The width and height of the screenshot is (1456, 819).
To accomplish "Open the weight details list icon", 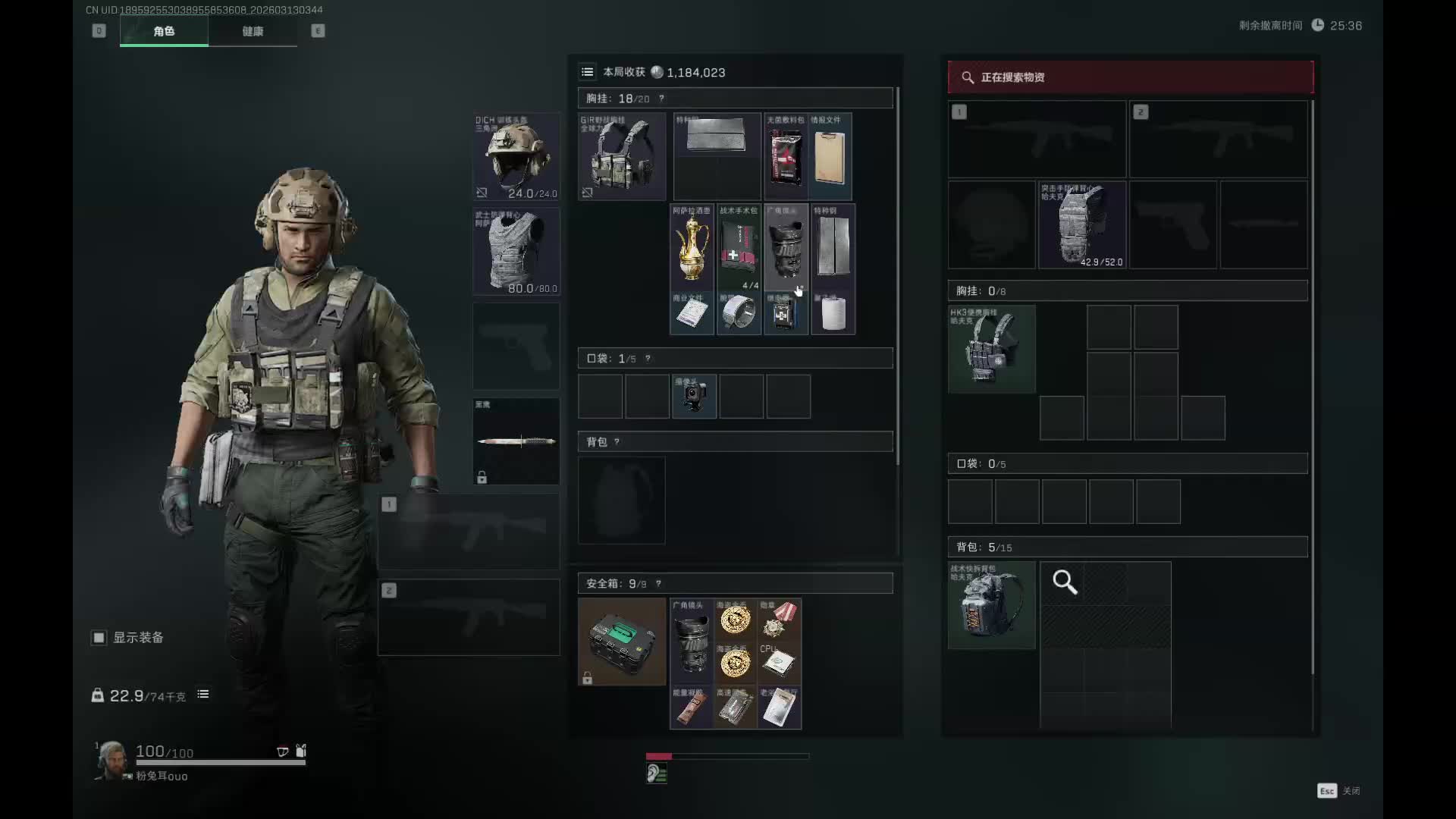I will (x=203, y=695).
